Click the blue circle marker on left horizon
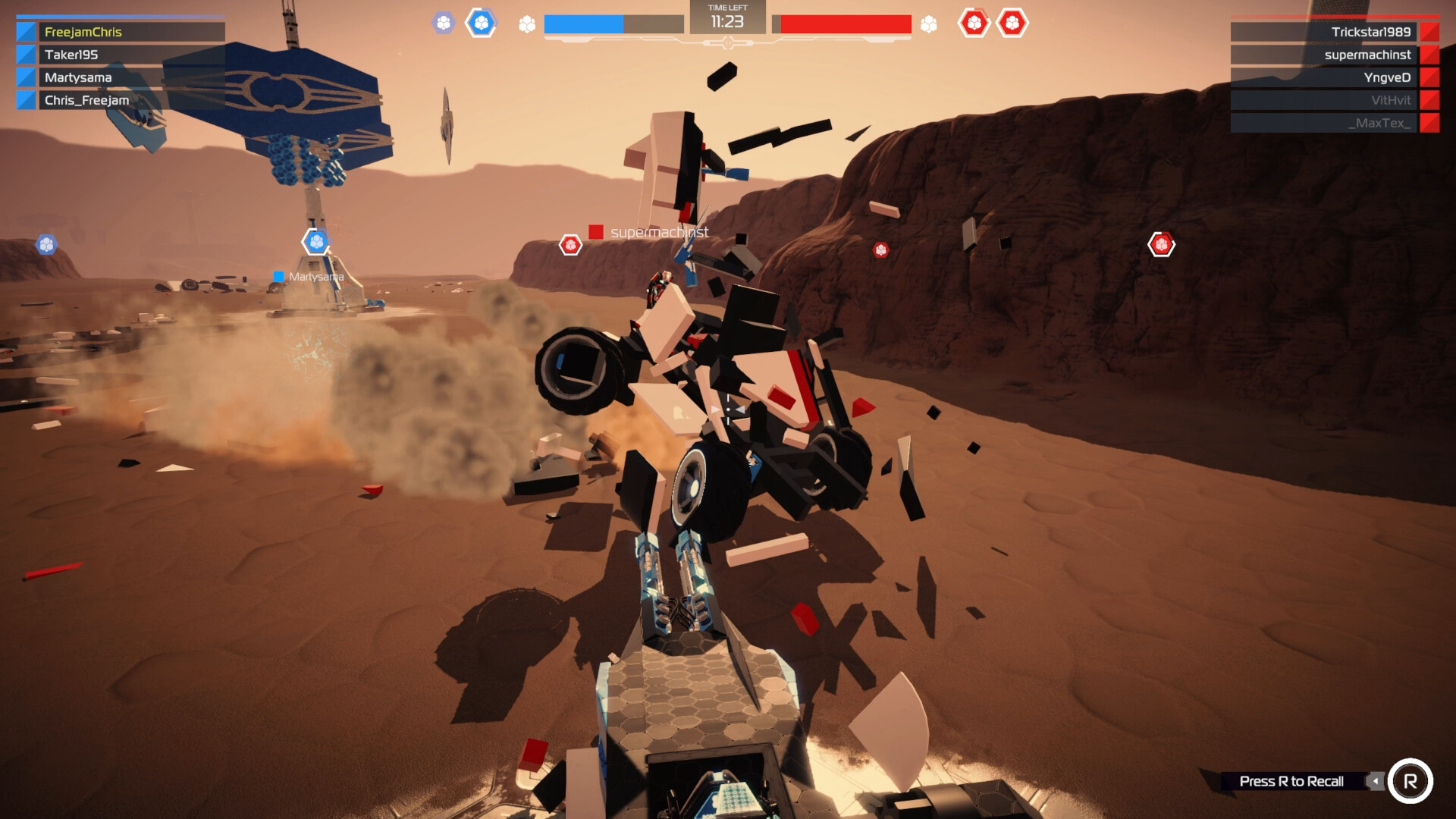Image resolution: width=1456 pixels, height=819 pixels. click(x=46, y=244)
